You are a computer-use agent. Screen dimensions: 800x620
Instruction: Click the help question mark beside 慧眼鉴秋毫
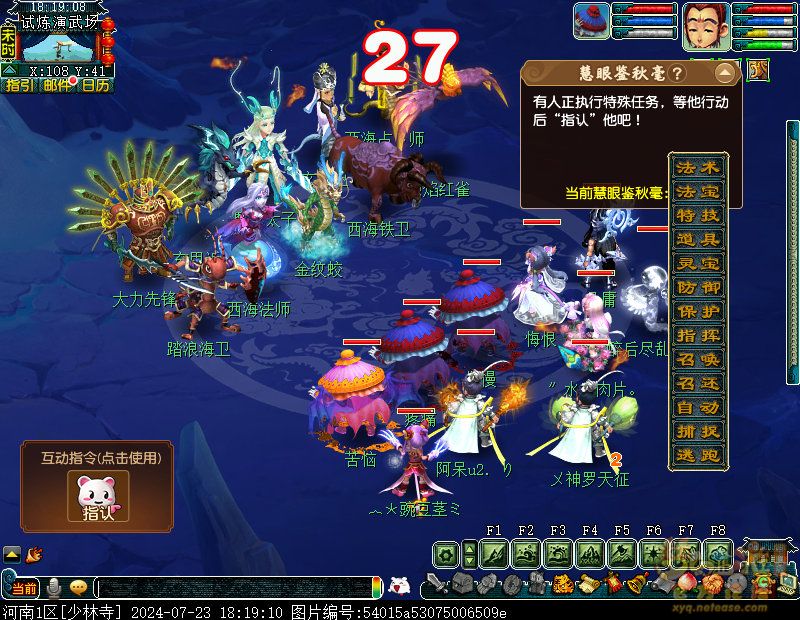pos(677,74)
